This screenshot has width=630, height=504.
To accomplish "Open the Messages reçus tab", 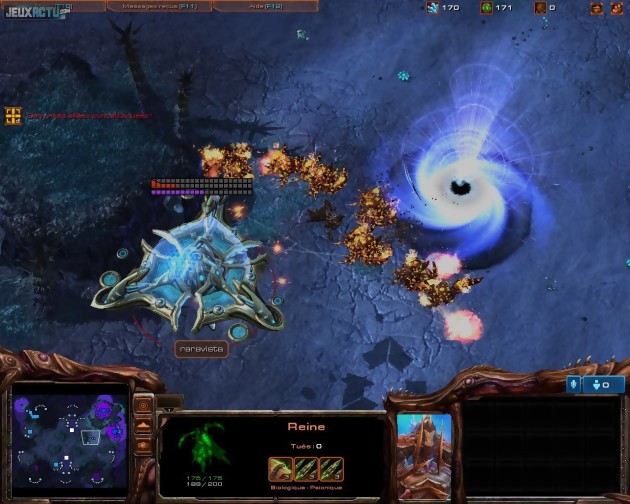I will click(158, 6).
